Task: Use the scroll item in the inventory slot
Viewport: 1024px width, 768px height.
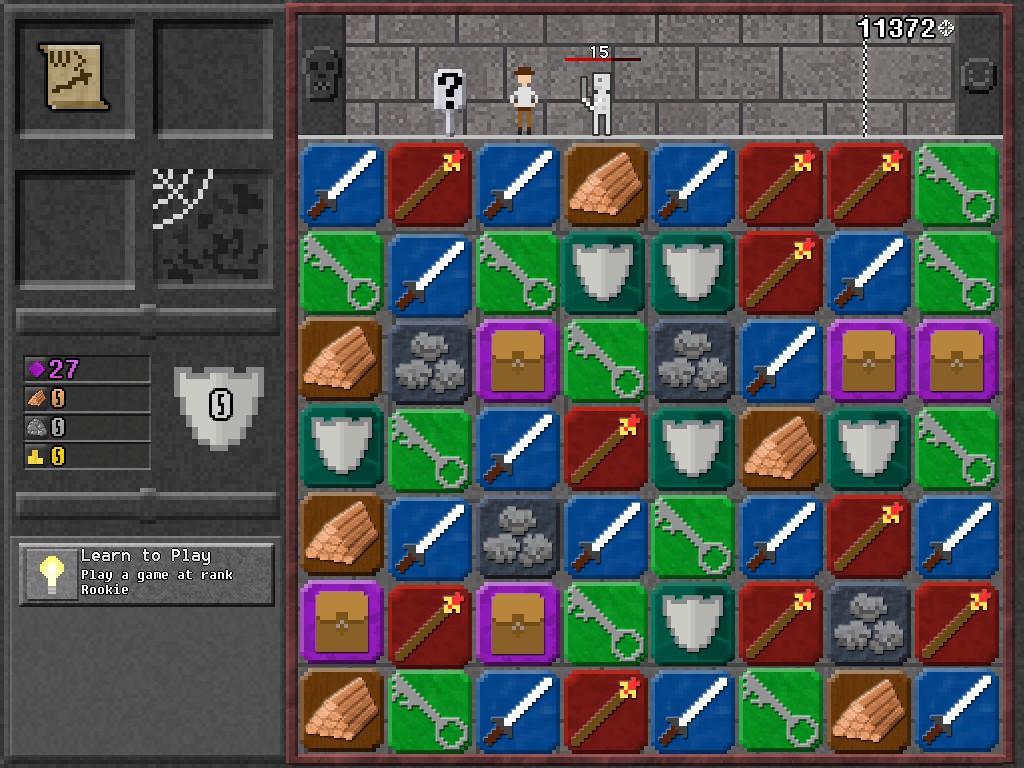Action: (x=75, y=76)
